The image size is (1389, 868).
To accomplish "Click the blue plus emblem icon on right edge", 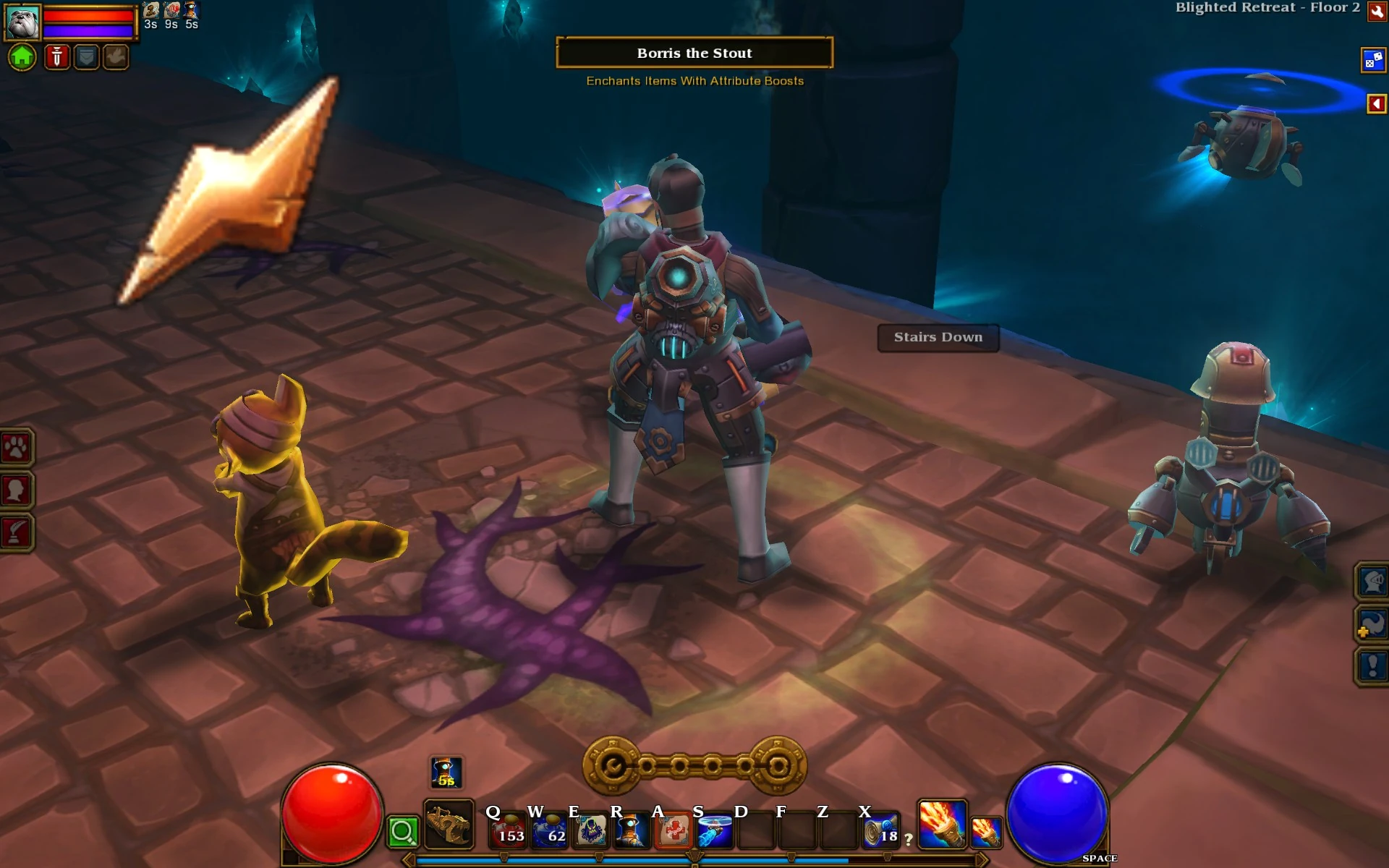I will 1372,624.
